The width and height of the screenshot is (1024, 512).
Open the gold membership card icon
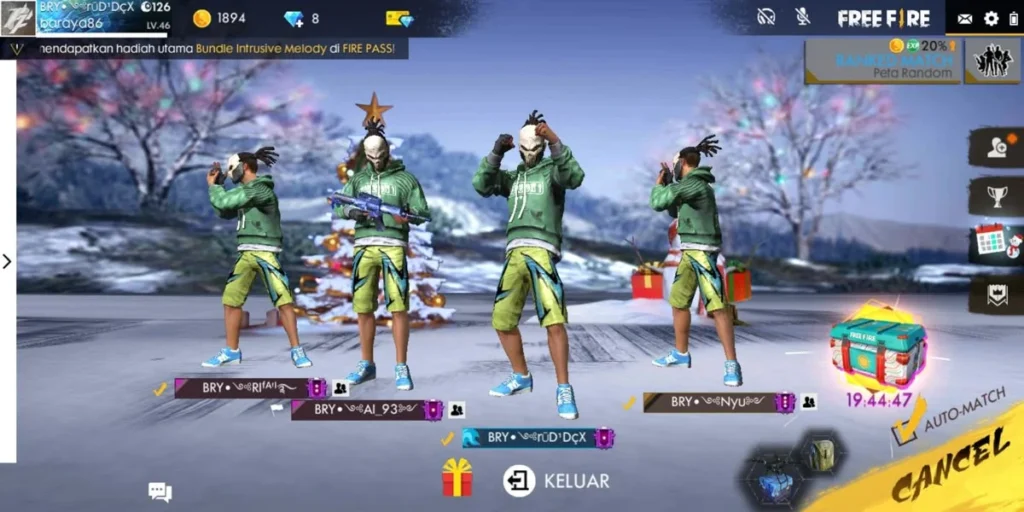pos(399,18)
